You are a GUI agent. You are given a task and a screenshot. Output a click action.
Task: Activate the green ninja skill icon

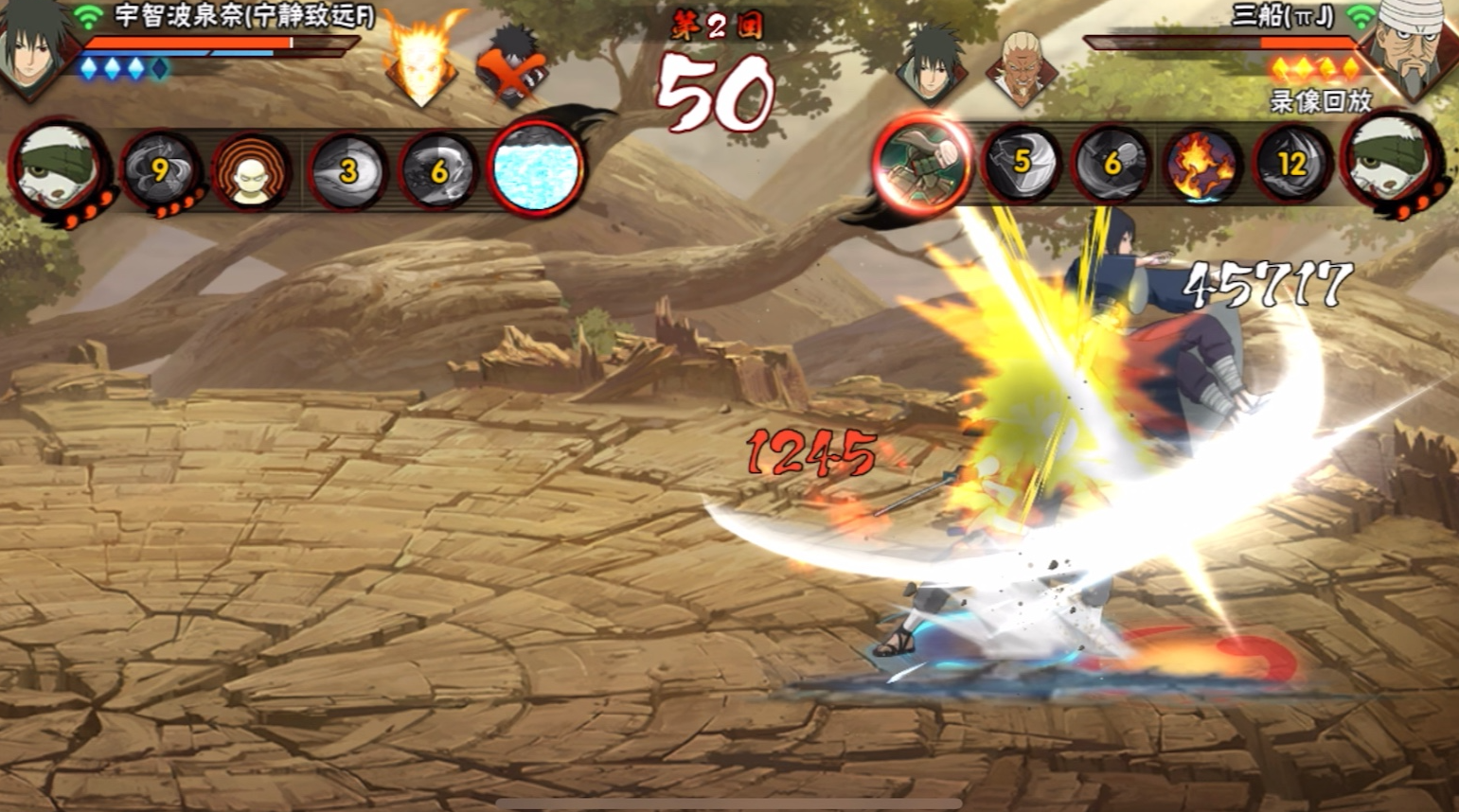pyautogui.click(x=923, y=162)
